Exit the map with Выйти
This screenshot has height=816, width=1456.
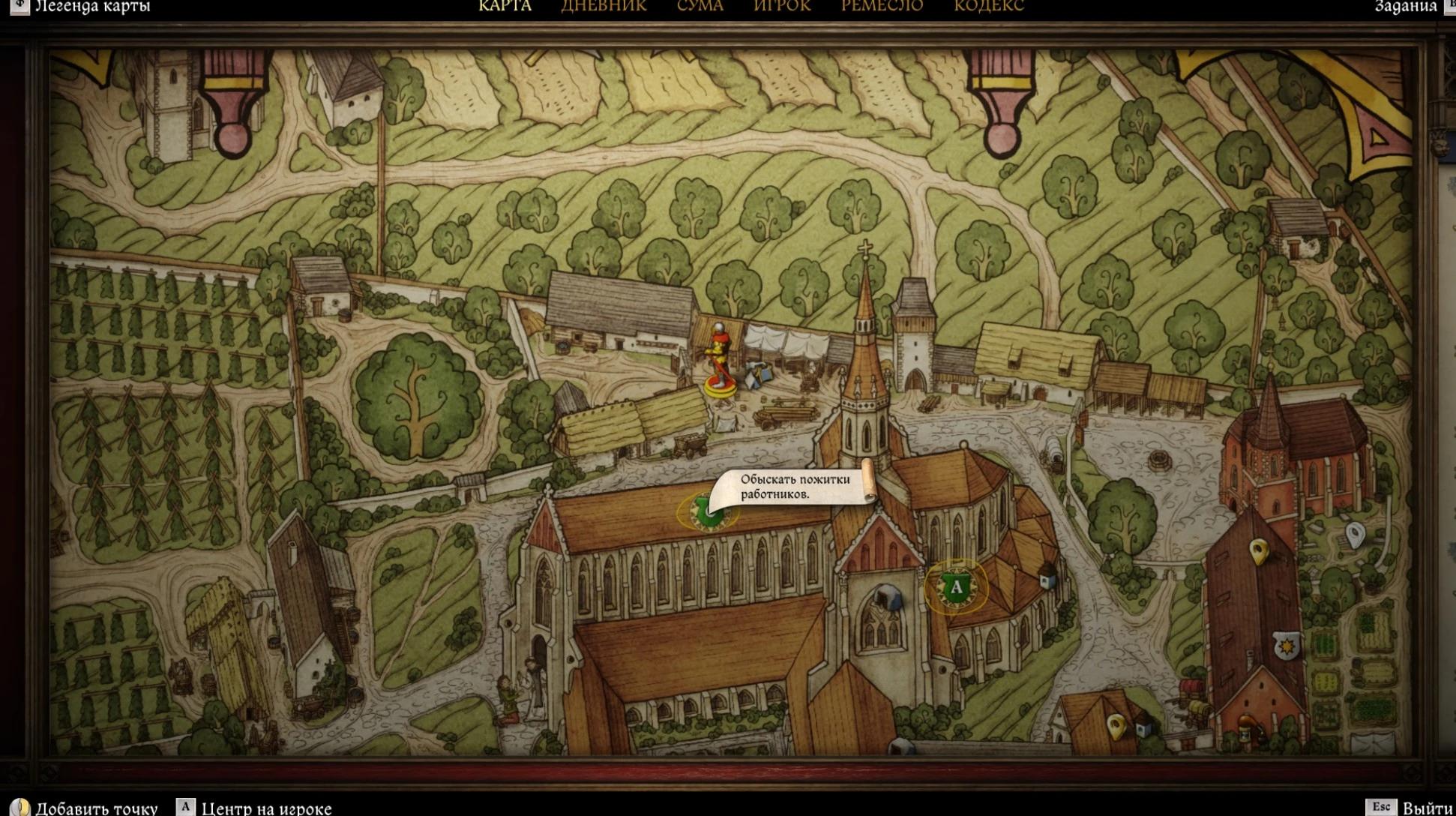pos(1426,808)
